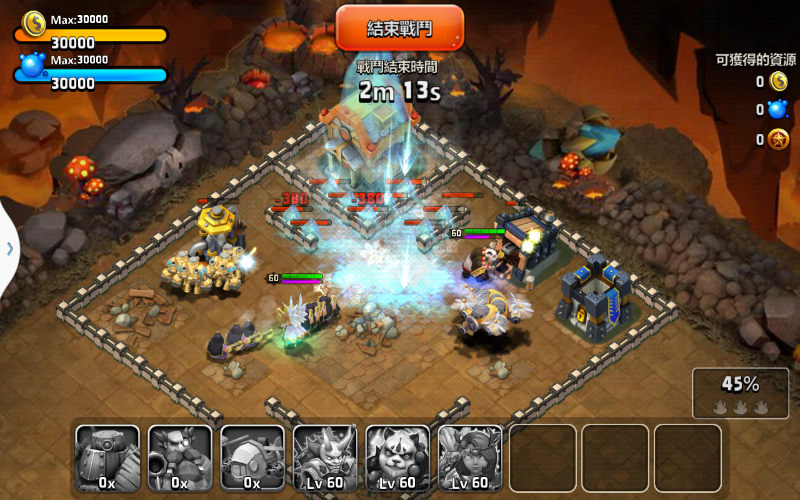Viewport: 800px width, 500px height.
Task: Expand the side panel arrow tab
Action: point(9,248)
